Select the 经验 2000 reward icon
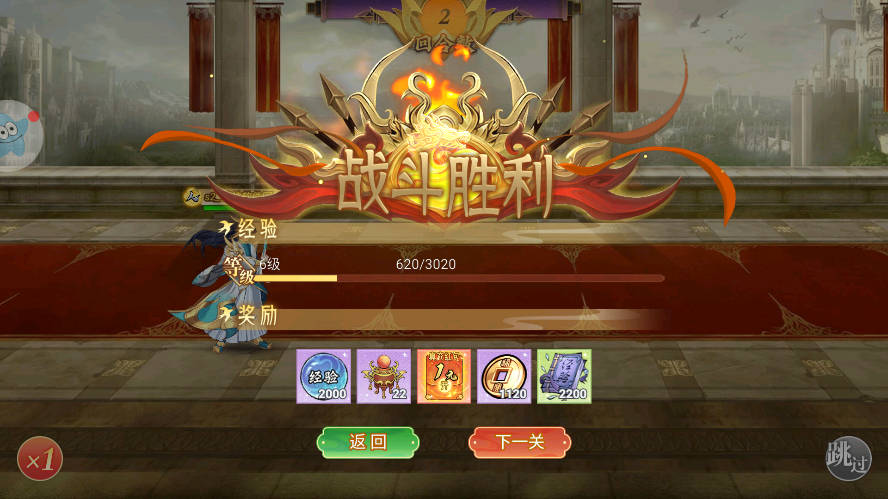 323,376
